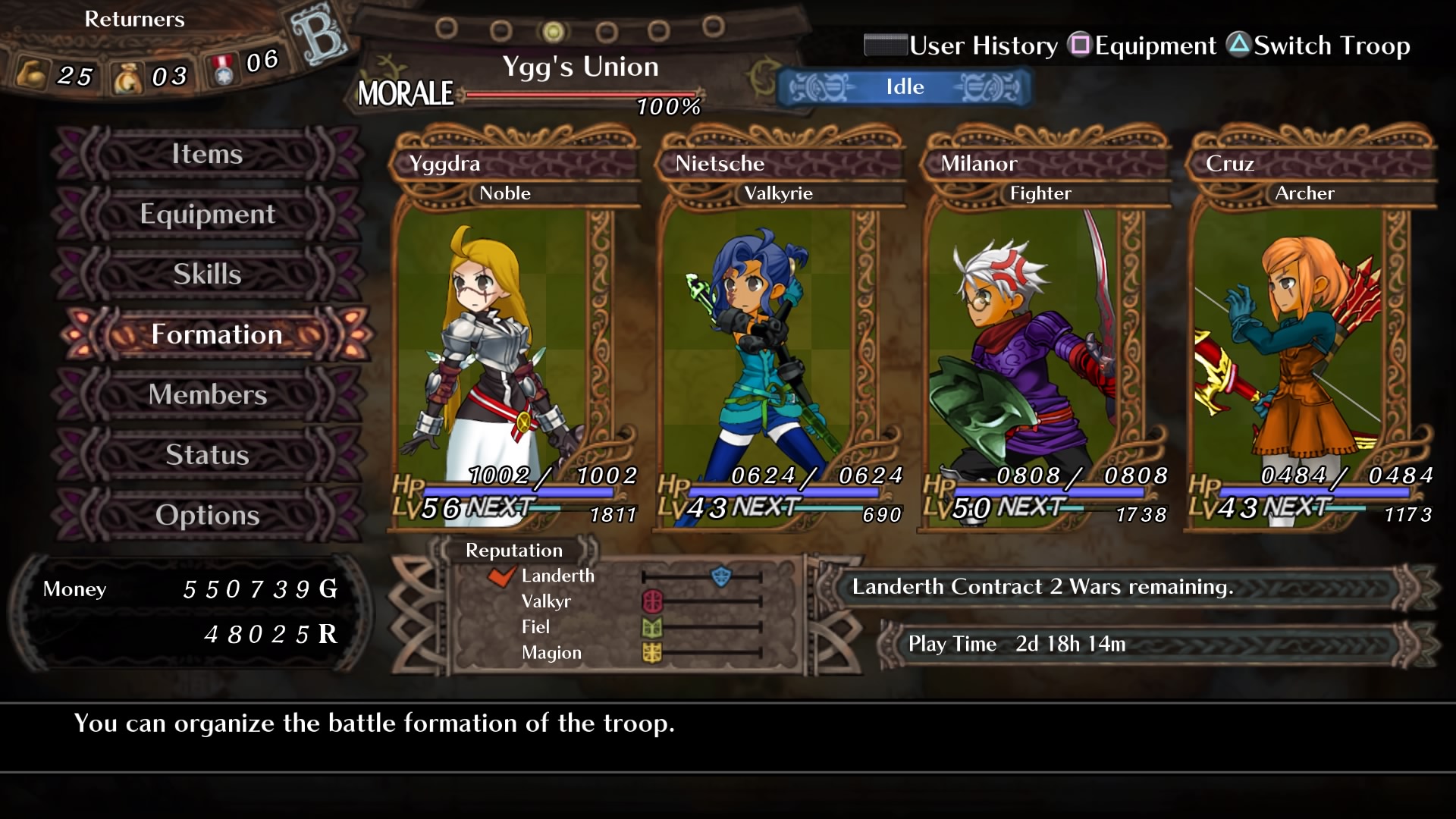Show the Status menu

[207, 454]
